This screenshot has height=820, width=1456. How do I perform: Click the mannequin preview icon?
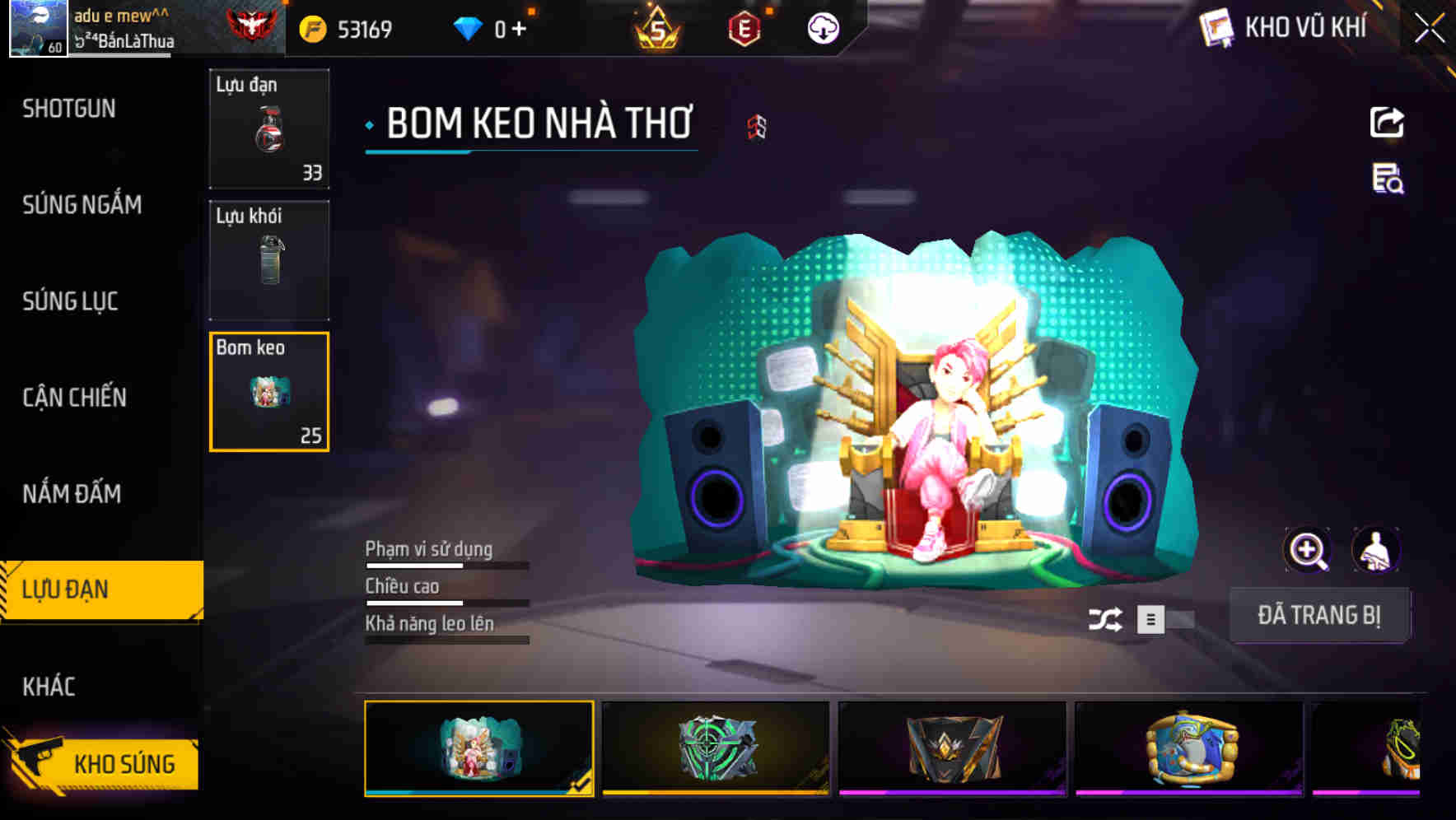tap(1378, 549)
